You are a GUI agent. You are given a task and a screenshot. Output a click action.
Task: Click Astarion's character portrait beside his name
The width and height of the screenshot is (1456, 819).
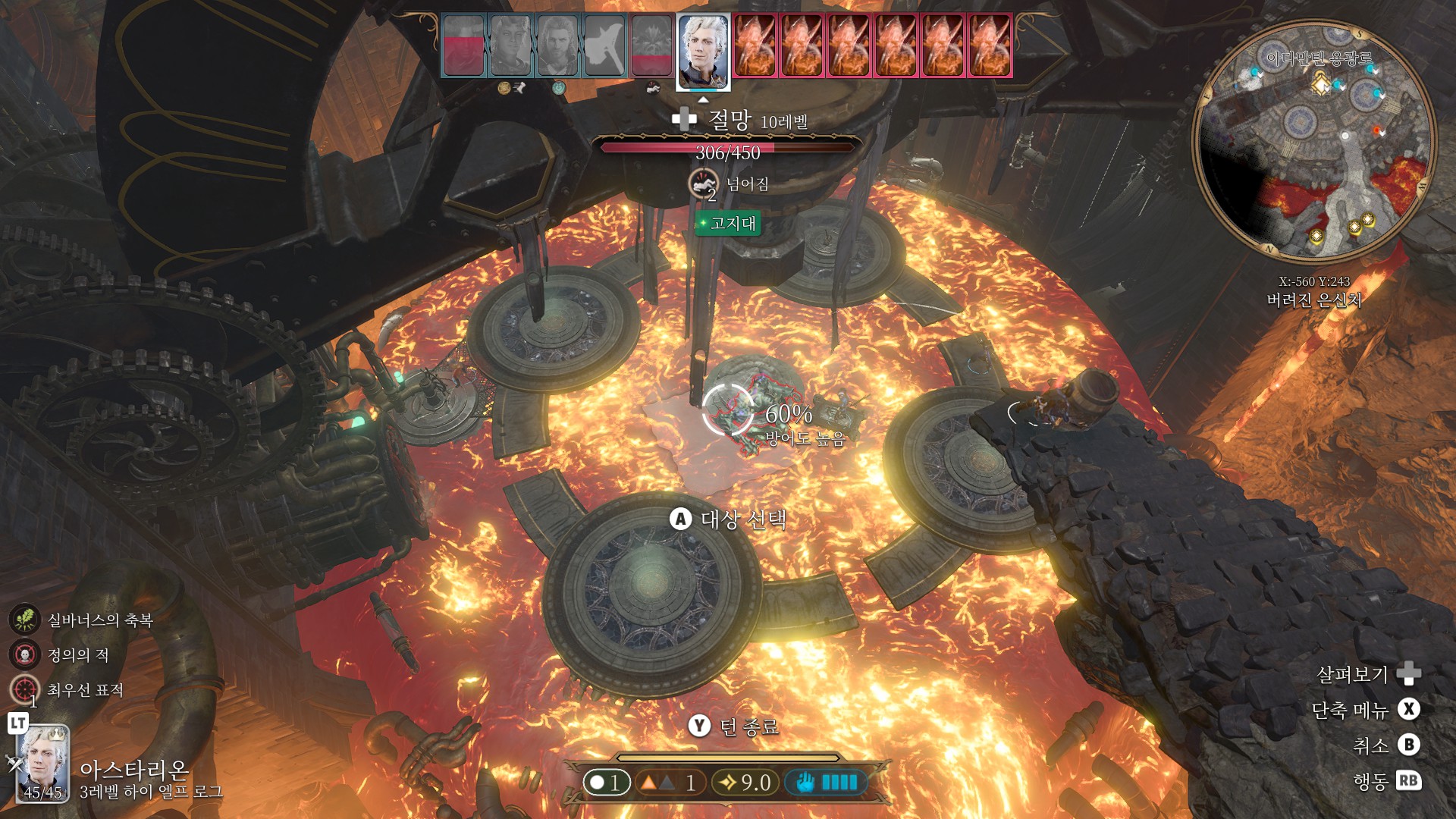43,764
